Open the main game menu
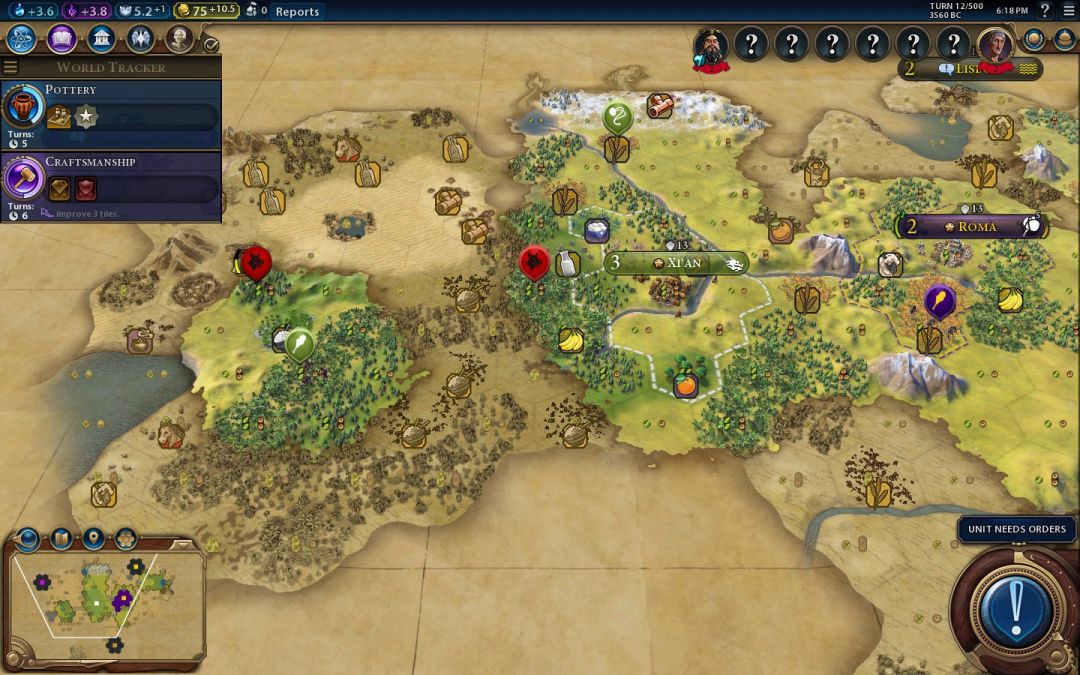 click(1067, 11)
